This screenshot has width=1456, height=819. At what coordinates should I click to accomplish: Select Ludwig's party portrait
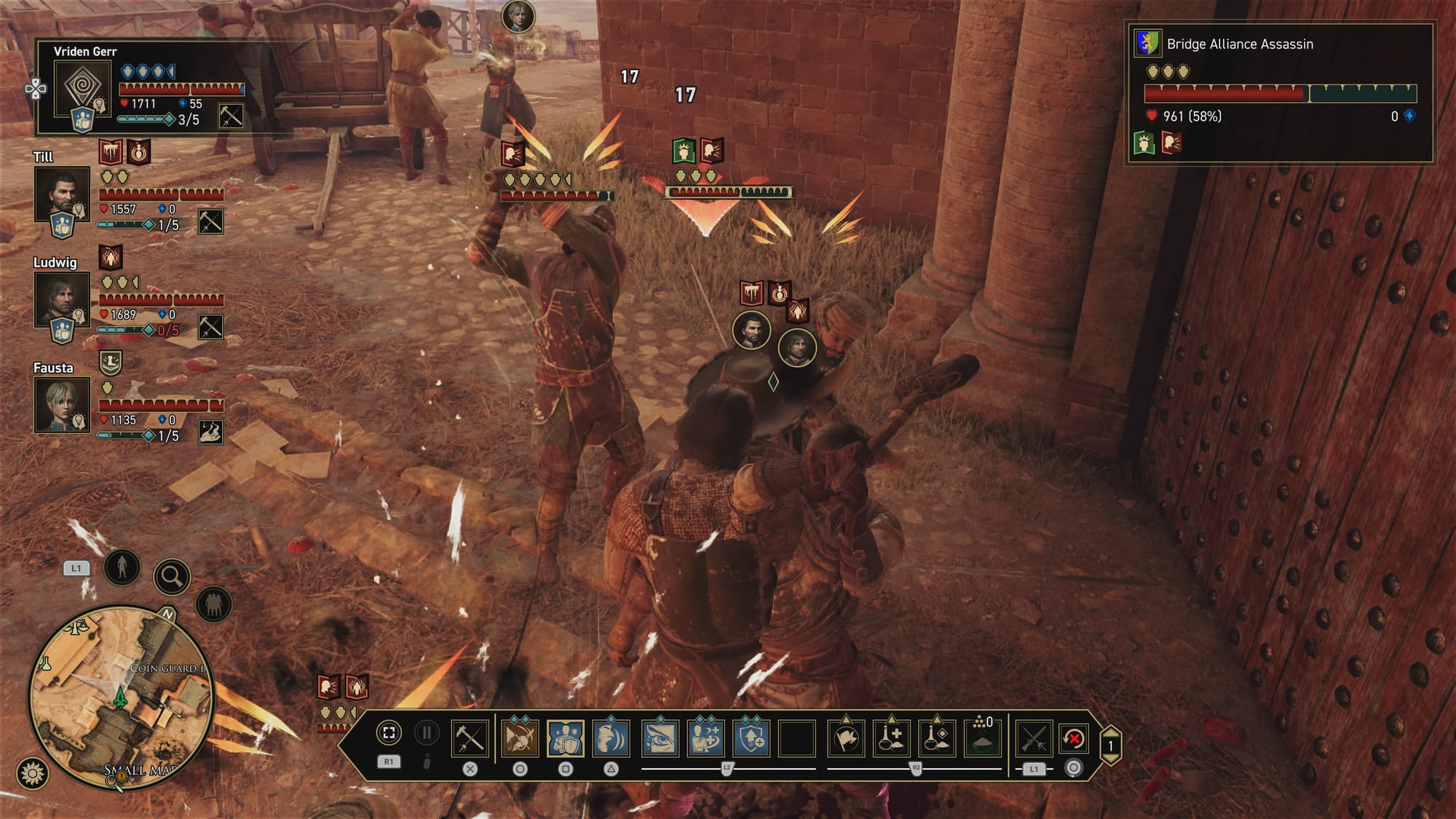tap(62, 299)
